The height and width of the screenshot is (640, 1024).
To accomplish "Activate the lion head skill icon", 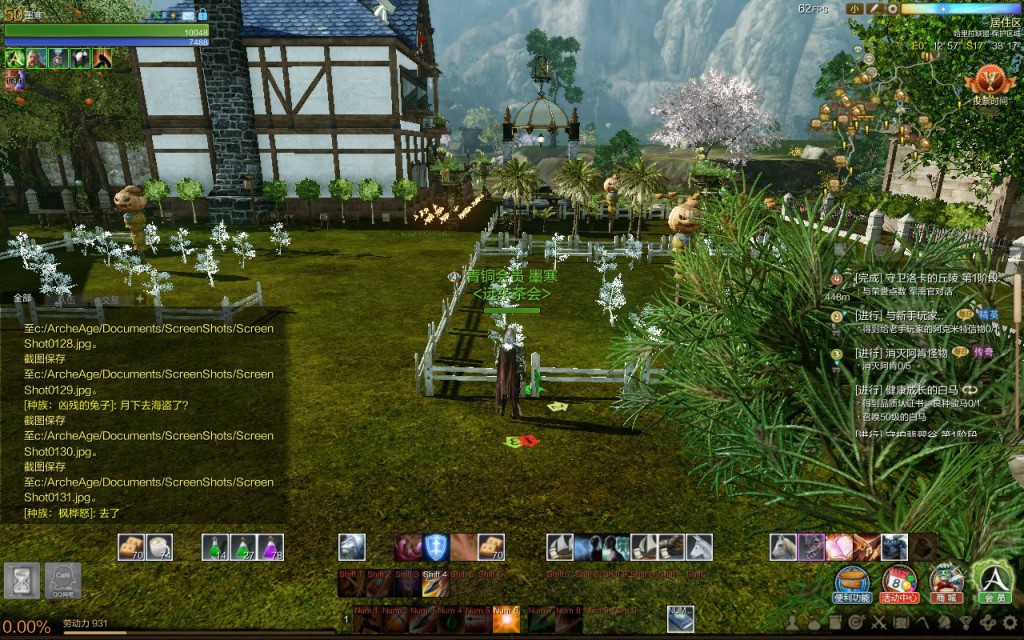I will click(351, 547).
